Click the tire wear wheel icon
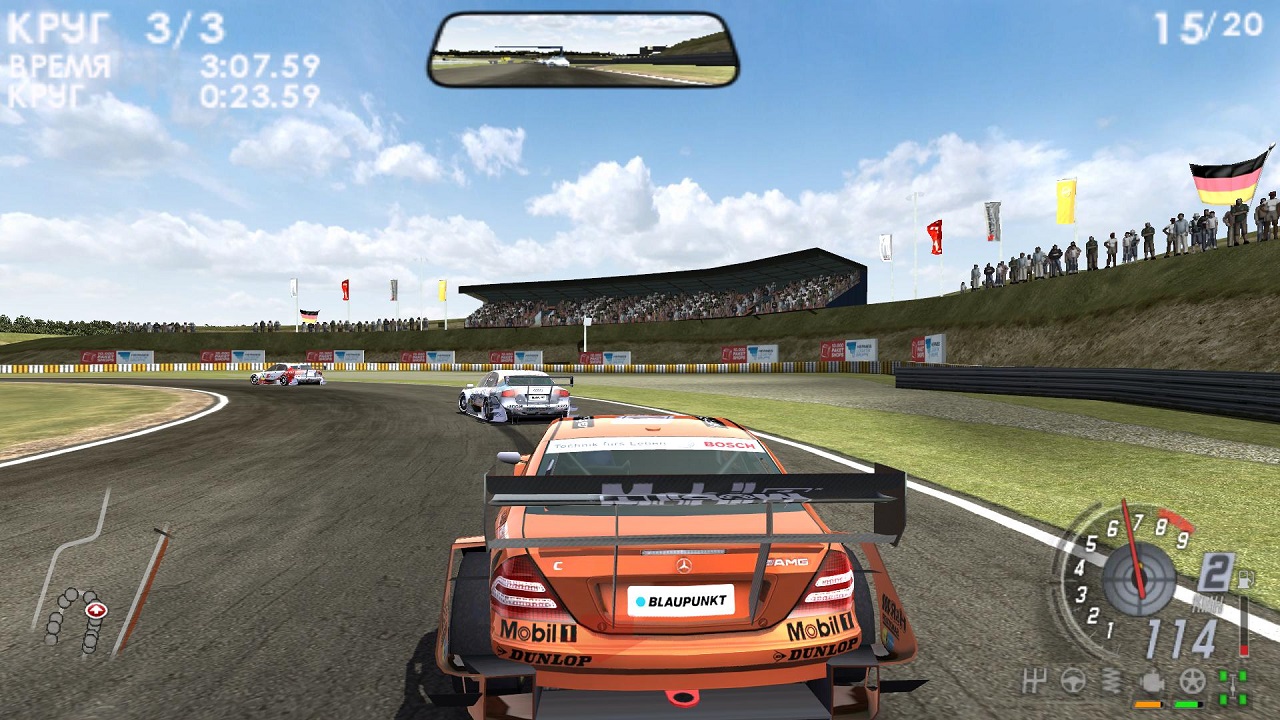1280x720 pixels. tap(1192, 682)
